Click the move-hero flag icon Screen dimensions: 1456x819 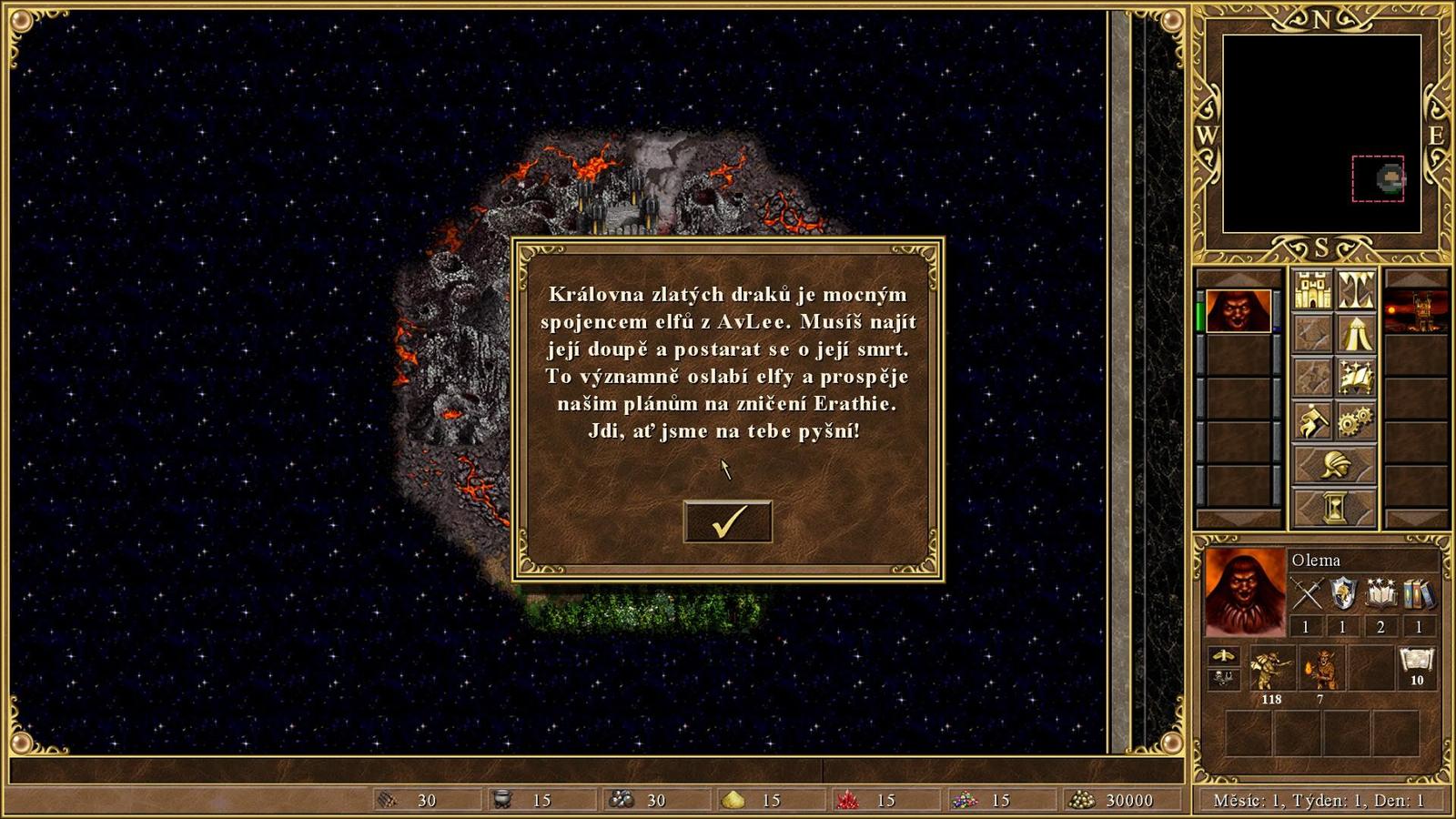tap(1312, 419)
